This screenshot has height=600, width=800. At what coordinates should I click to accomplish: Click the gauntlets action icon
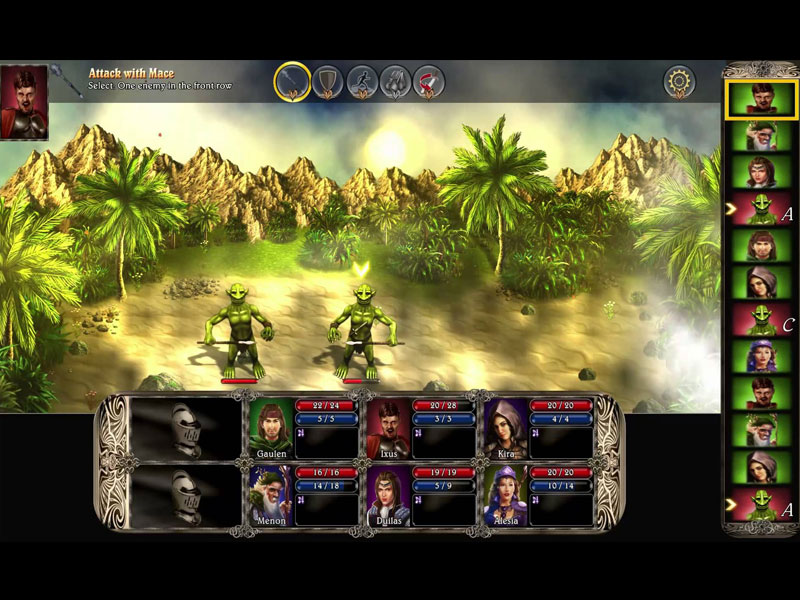point(396,81)
